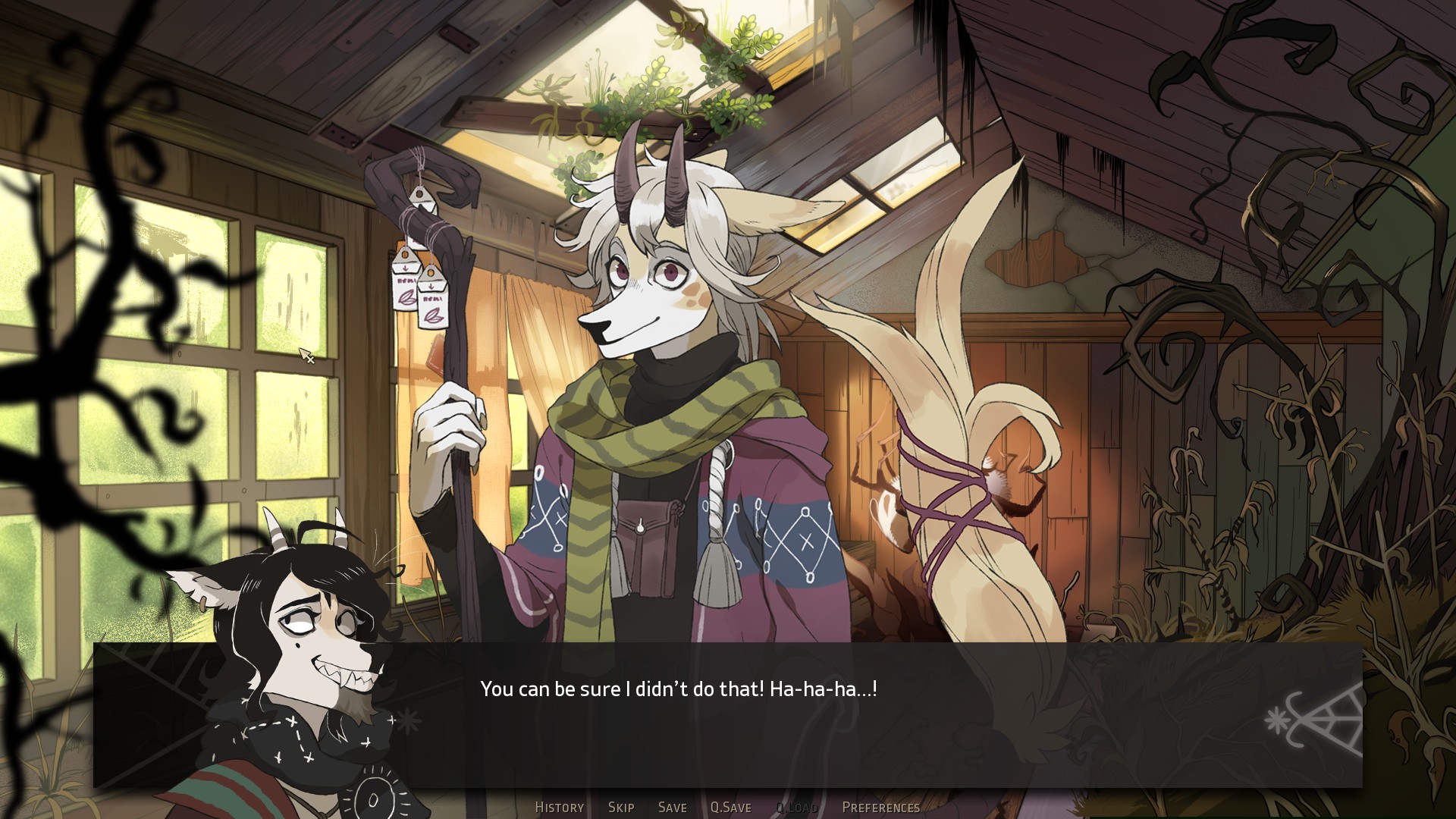Click Q.Save to quick save
The image size is (1456, 819).
[730, 808]
